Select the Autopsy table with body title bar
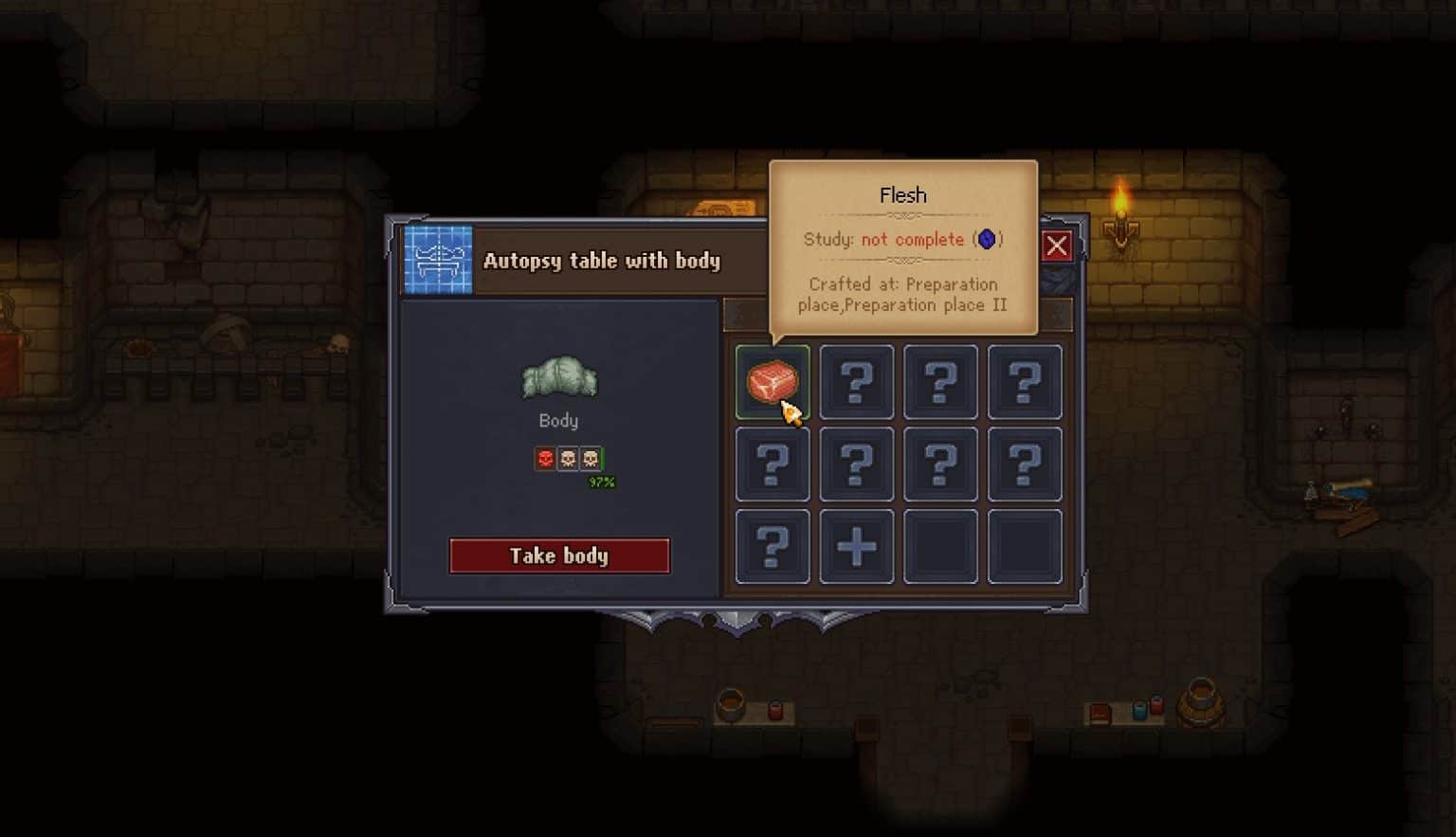The width and height of the screenshot is (1456, 837). pyautogui.click(x=603, y=261)
